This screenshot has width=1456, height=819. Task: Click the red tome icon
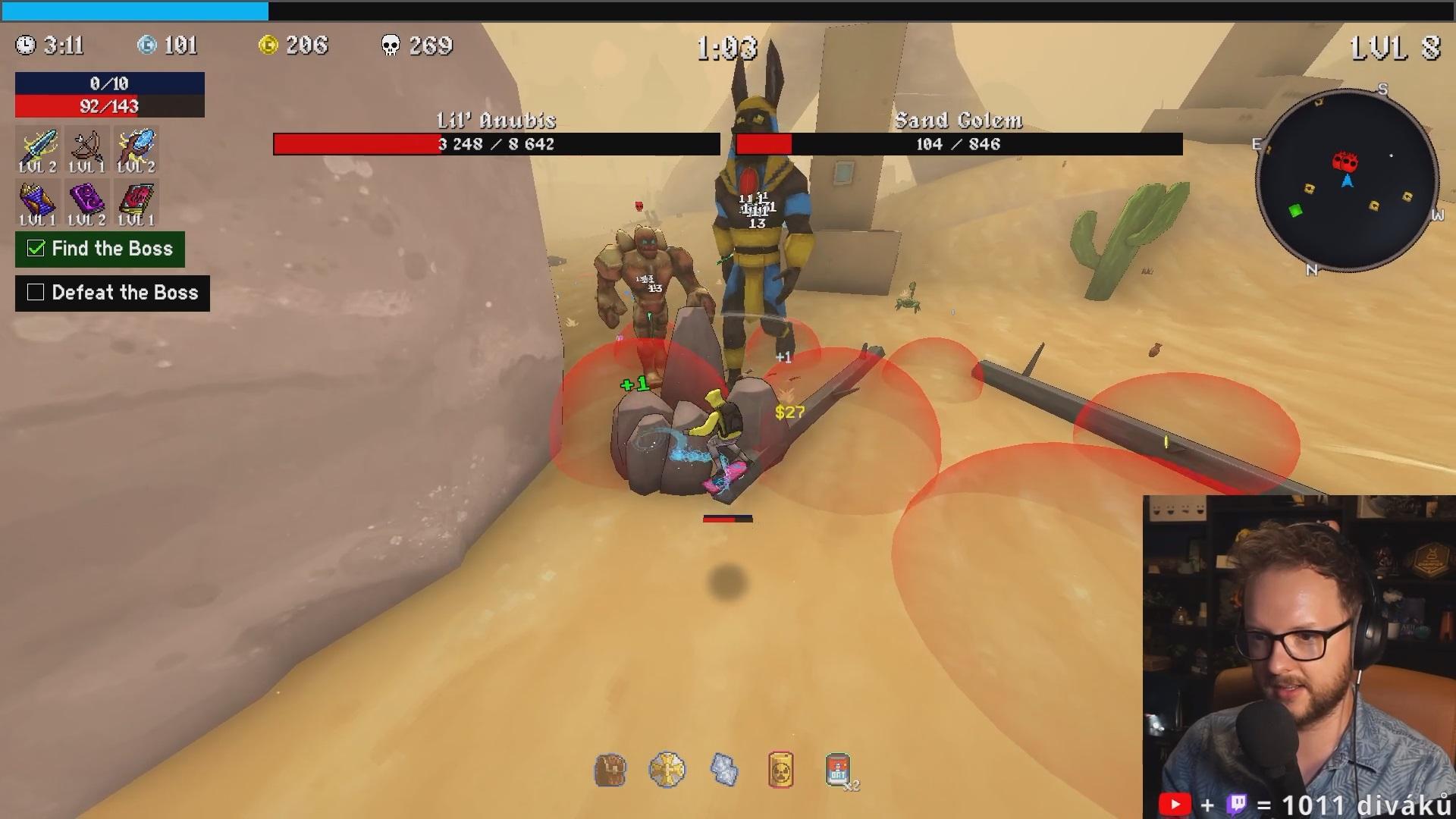tap(136, 200)
